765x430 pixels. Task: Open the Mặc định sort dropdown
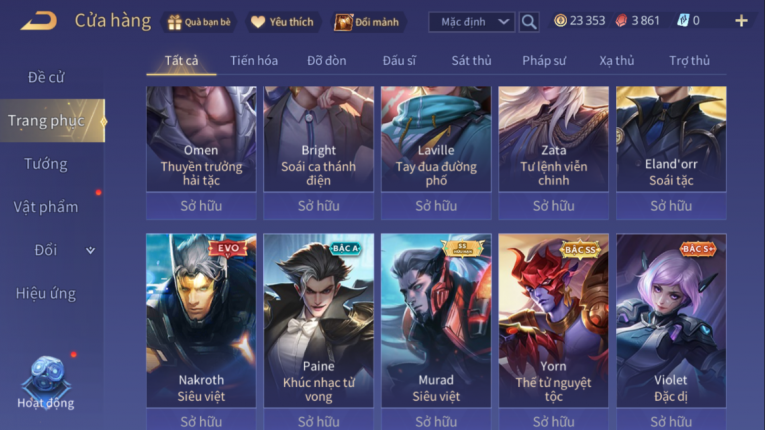click(471, 21)
